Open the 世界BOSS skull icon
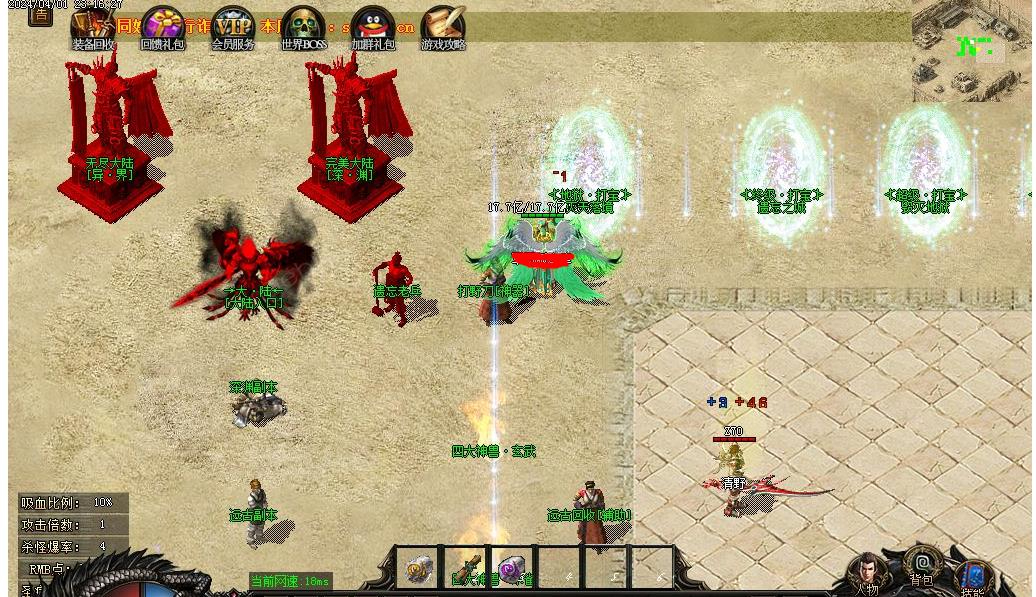Screen dimensions: 1036x597 pyautogui.click(x=303, y=27)
